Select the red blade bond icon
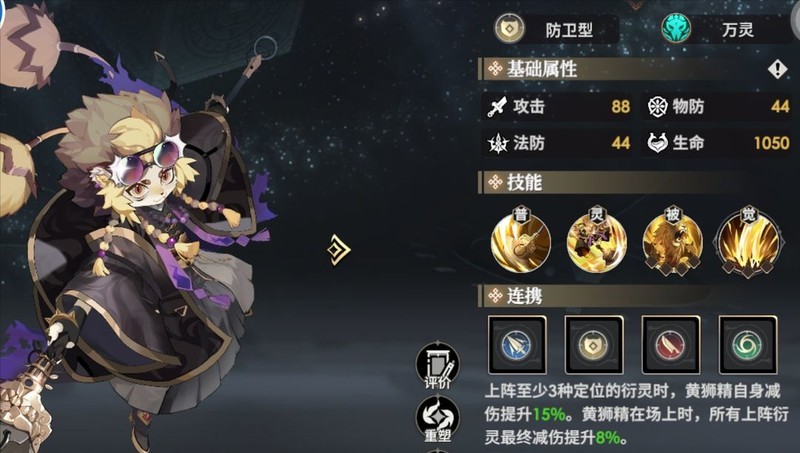 pos(670,345)
